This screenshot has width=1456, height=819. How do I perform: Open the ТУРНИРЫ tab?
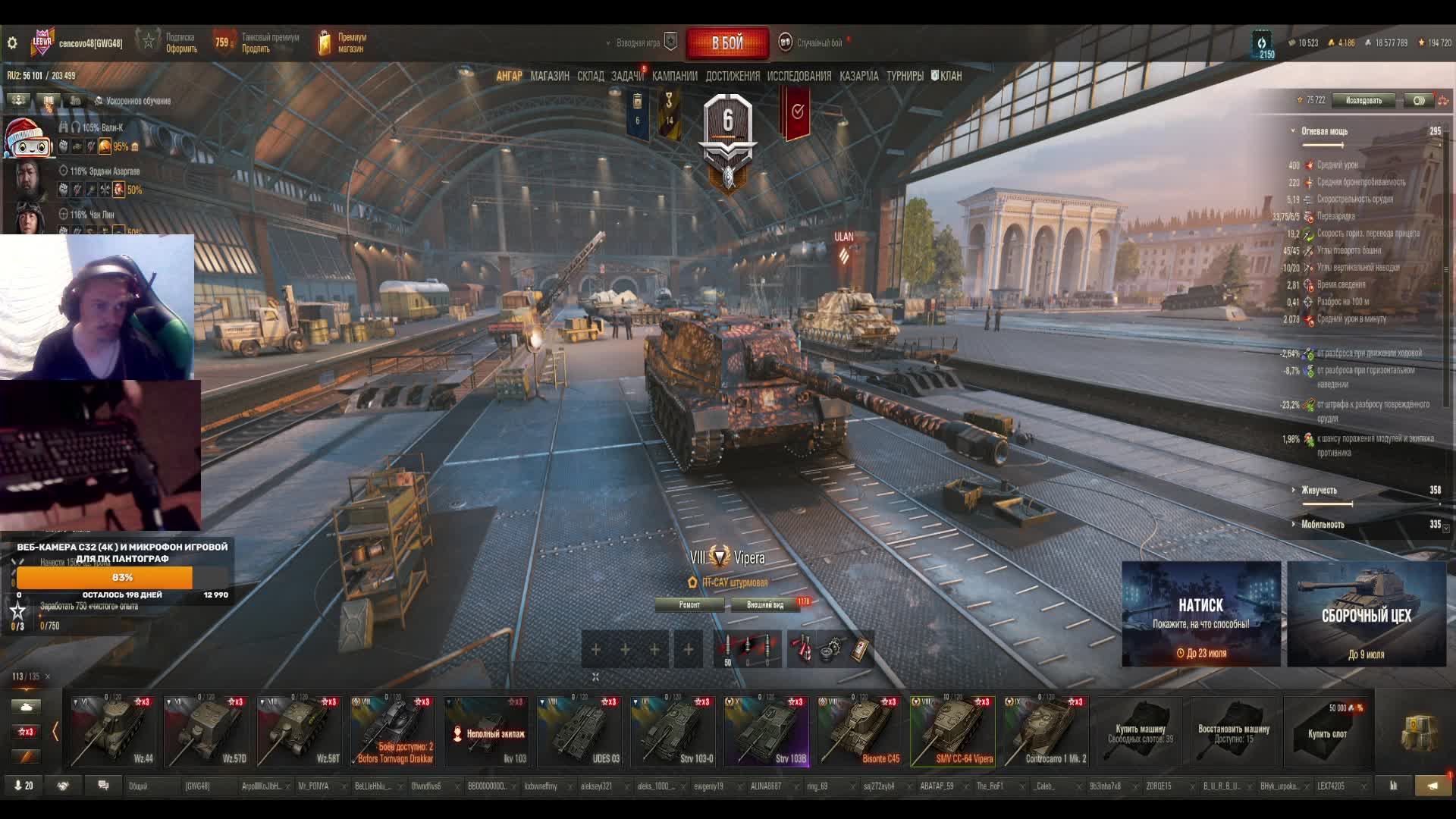click(905, 76)
